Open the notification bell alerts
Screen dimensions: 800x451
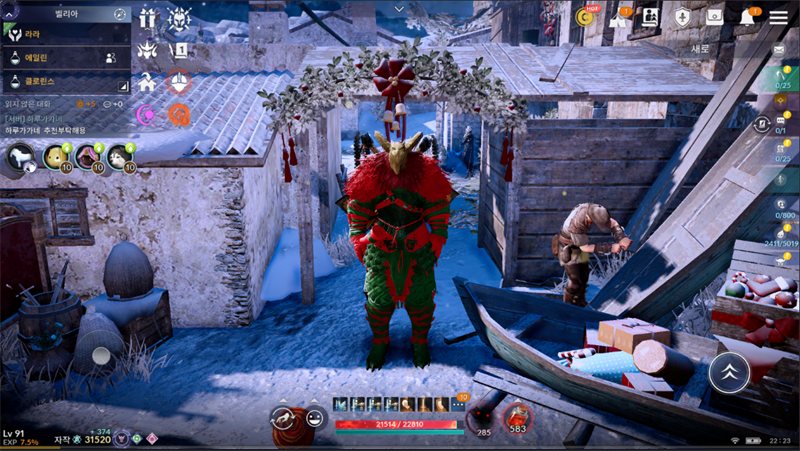(x=747, y=17)
